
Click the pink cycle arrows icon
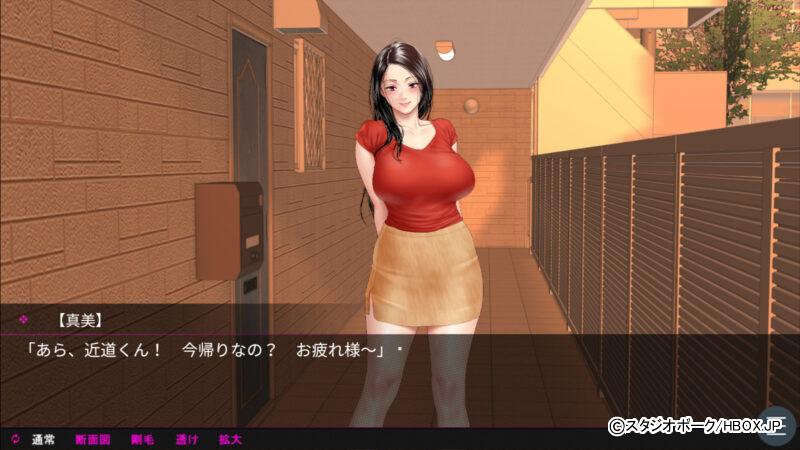15,439
